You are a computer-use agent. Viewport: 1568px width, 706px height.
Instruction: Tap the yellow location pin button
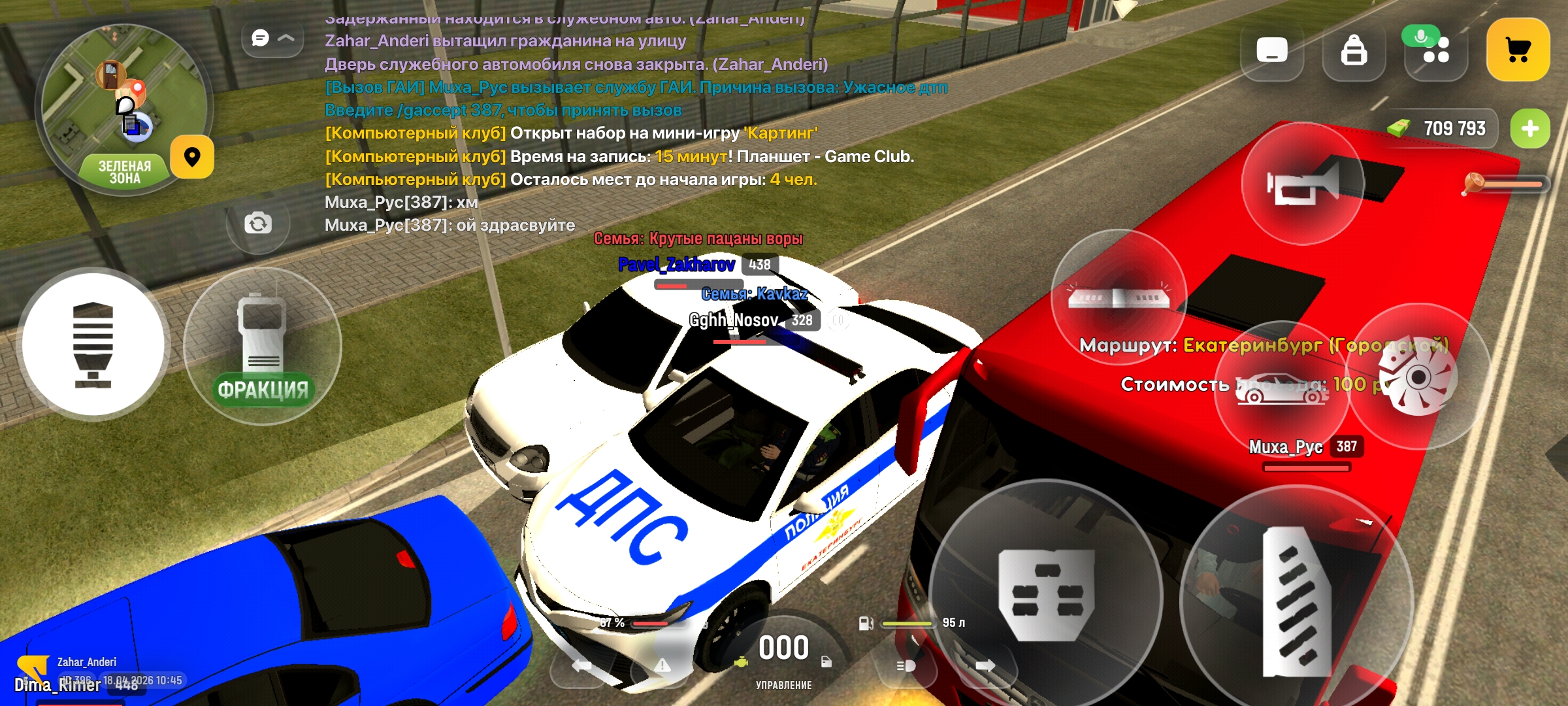(x=192, y=157)
